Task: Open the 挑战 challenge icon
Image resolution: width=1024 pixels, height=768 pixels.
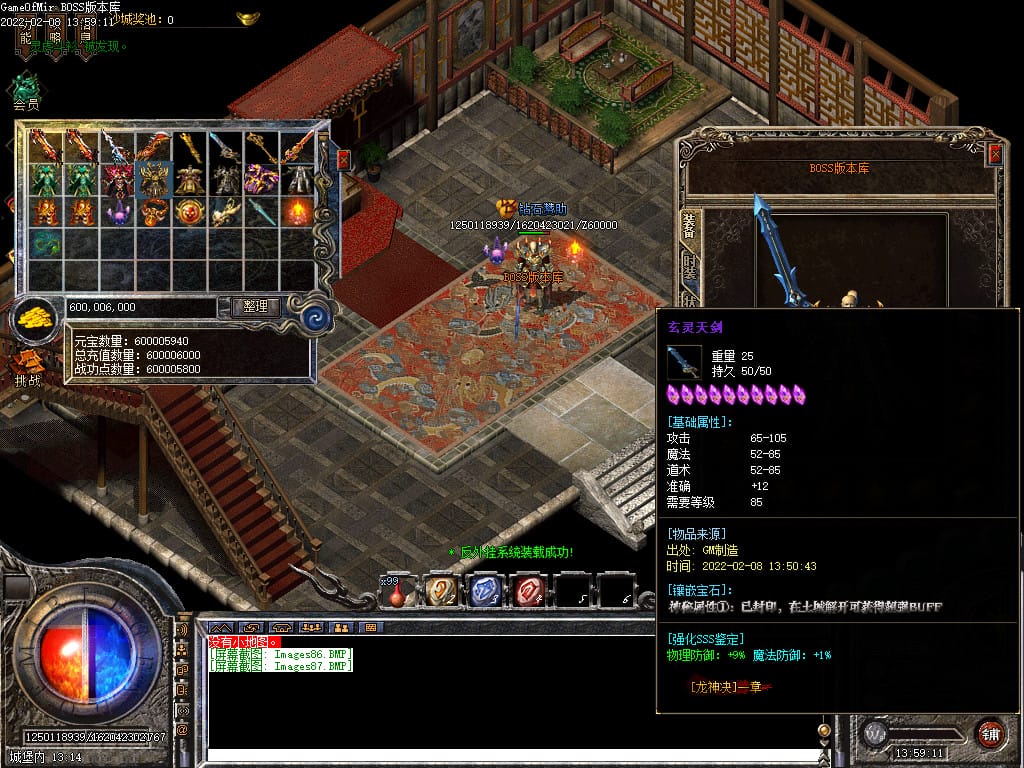Action: coord(27,365)
